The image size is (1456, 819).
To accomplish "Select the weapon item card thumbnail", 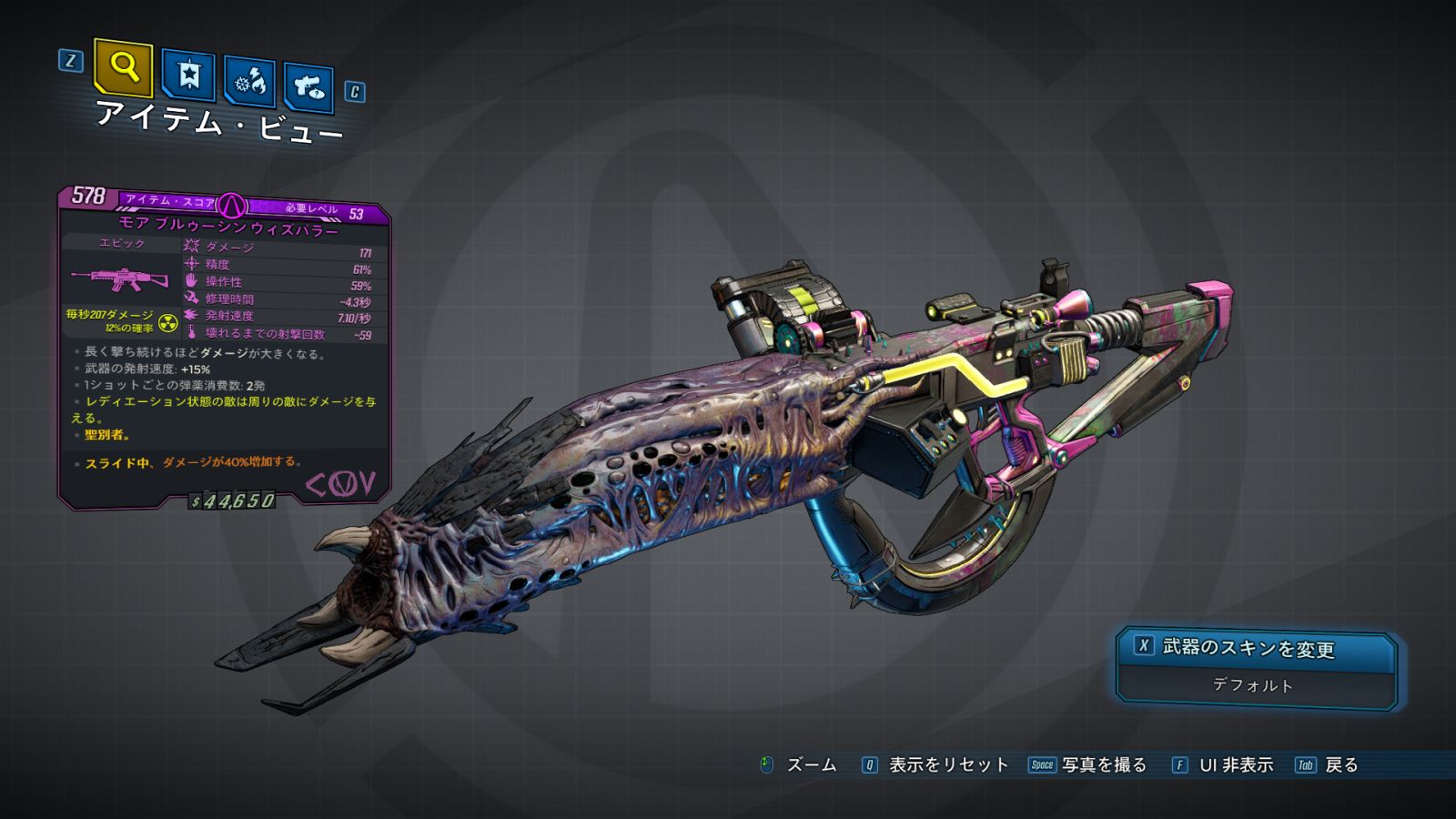I will (x=120, y=278).
